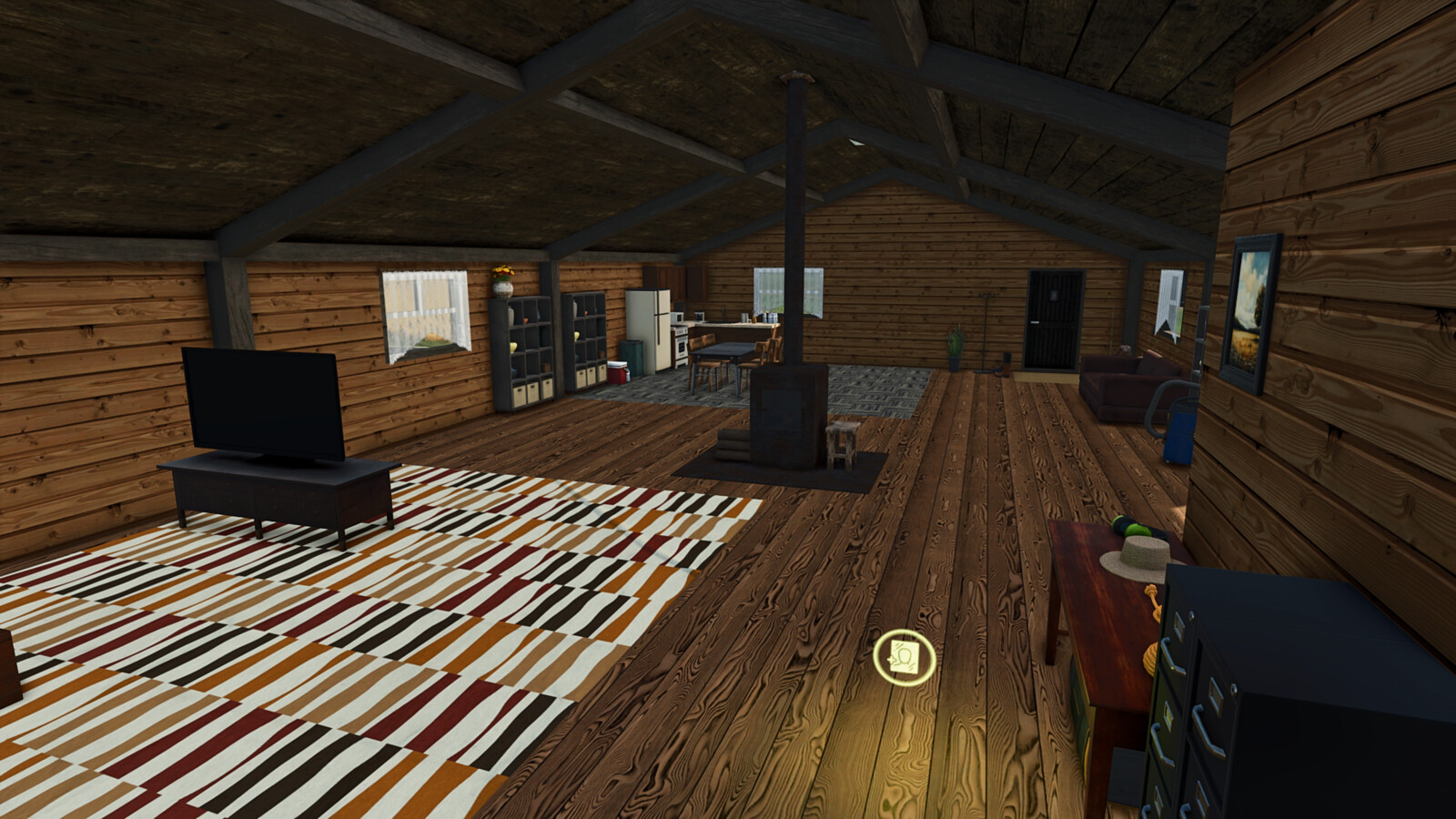Open the oven below the stovetop
Viewport: 1456px width, 819px height.
tap(682, 349)
